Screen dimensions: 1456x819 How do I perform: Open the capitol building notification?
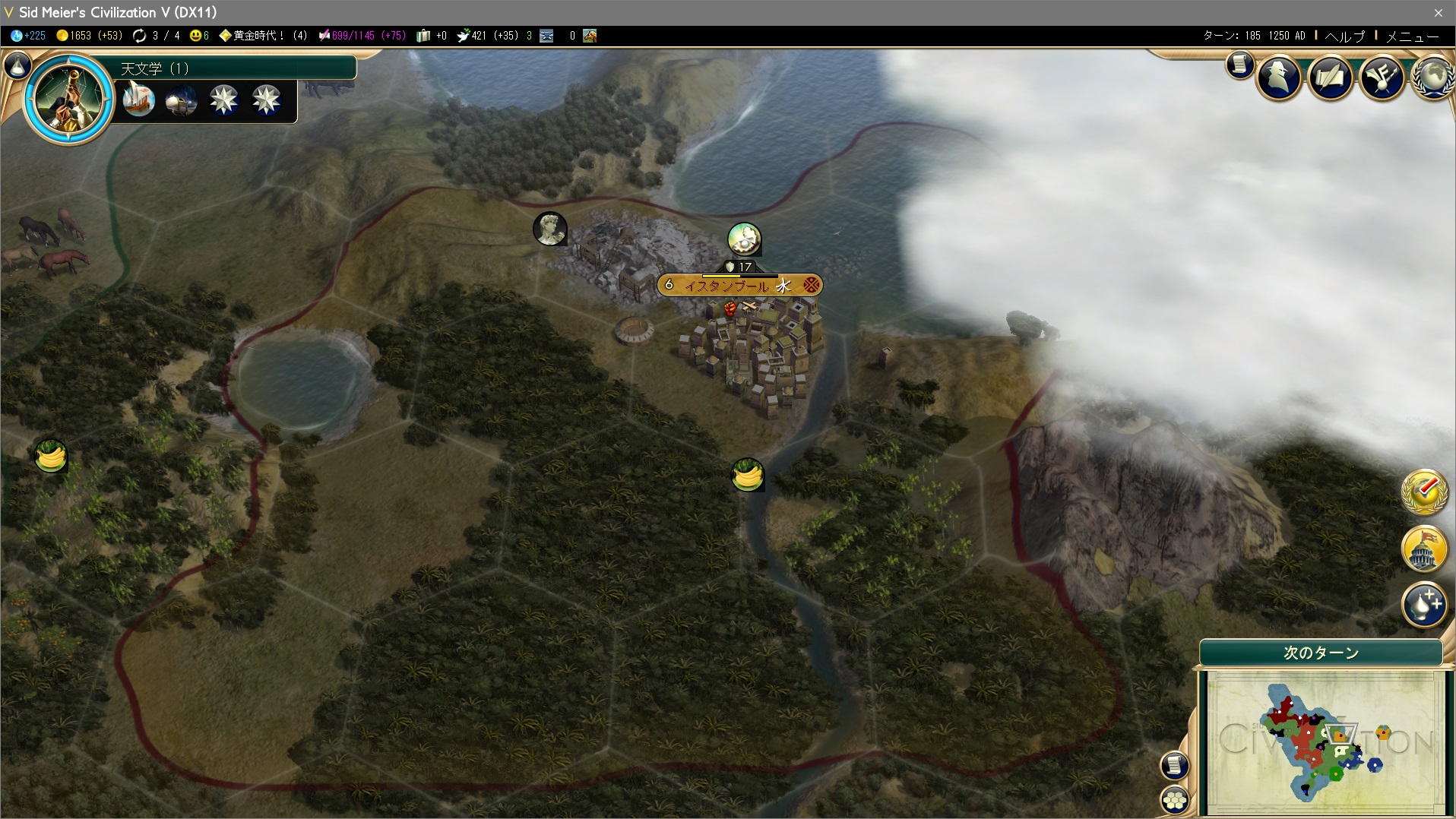[1424, 548]
